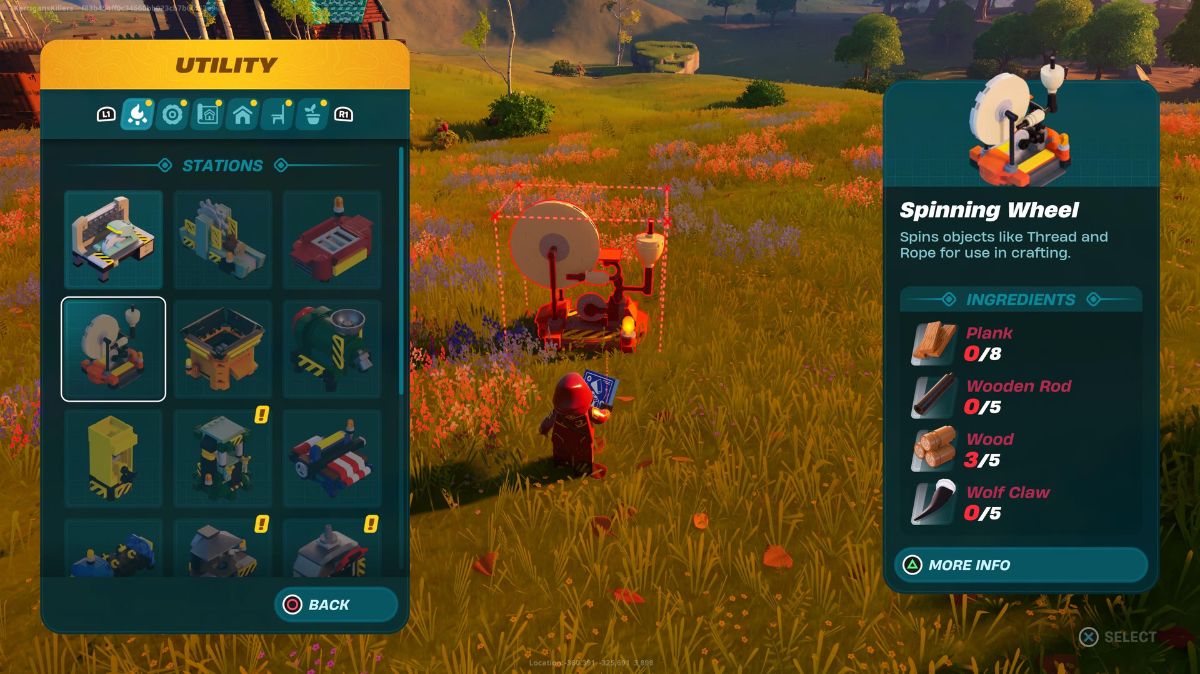Choose the workbench station with tabletop
The height and width of the screenshot is (674, 1200).
coord(113,240)
